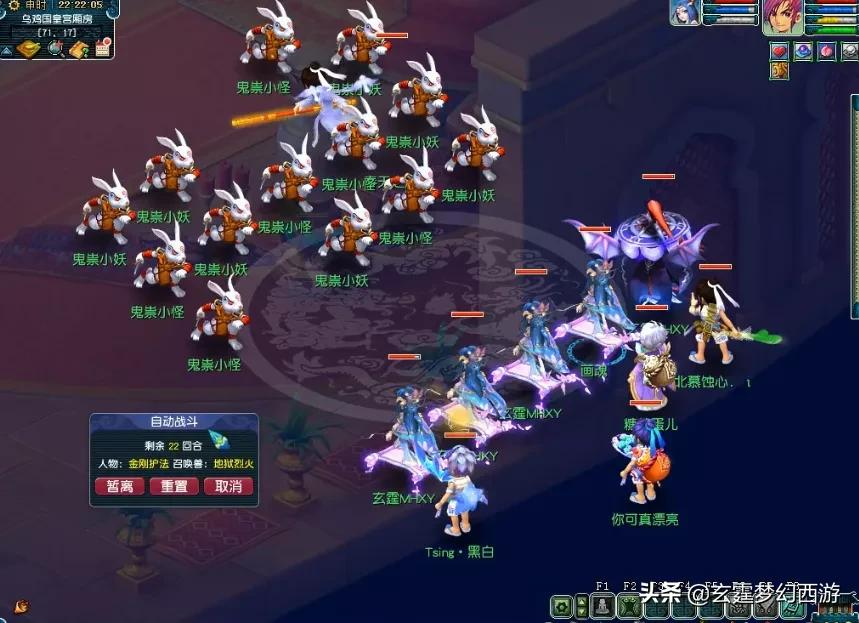Viewport: 859px width, 623px height.
Task: Select the red-haired player portrait
Action: 783,17
